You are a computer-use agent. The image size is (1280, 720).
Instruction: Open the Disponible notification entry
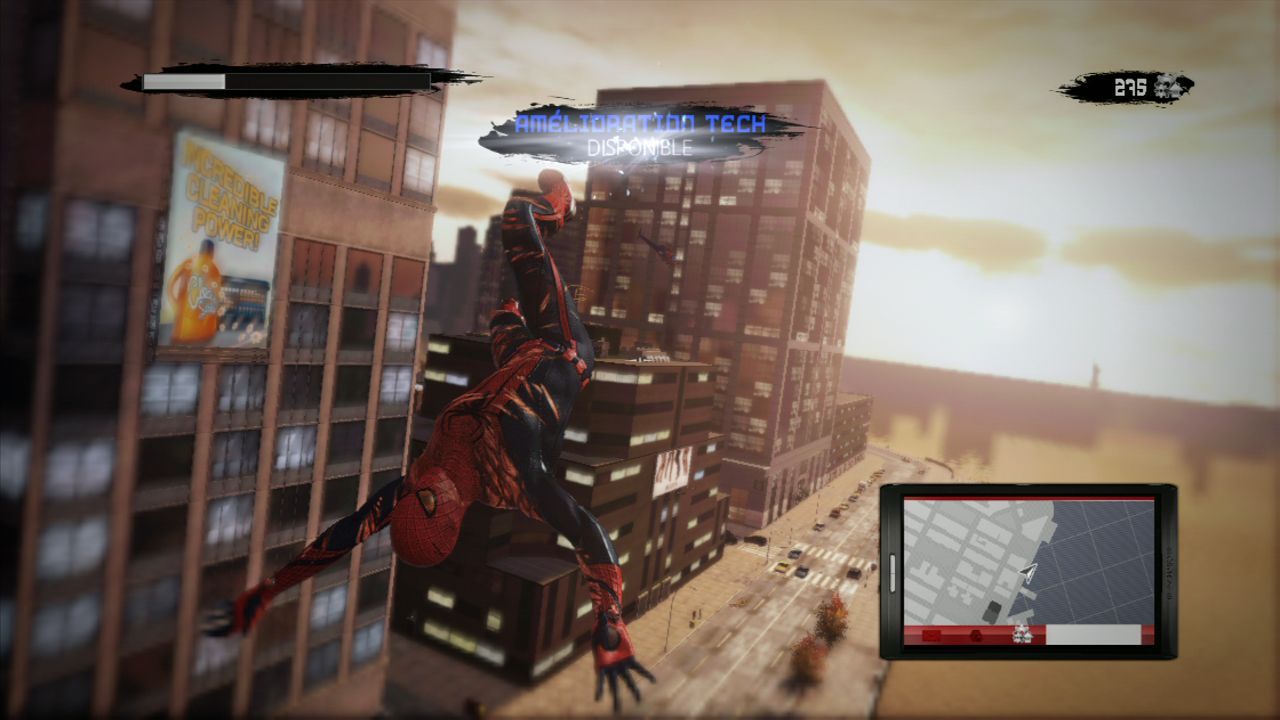(640, 148)
